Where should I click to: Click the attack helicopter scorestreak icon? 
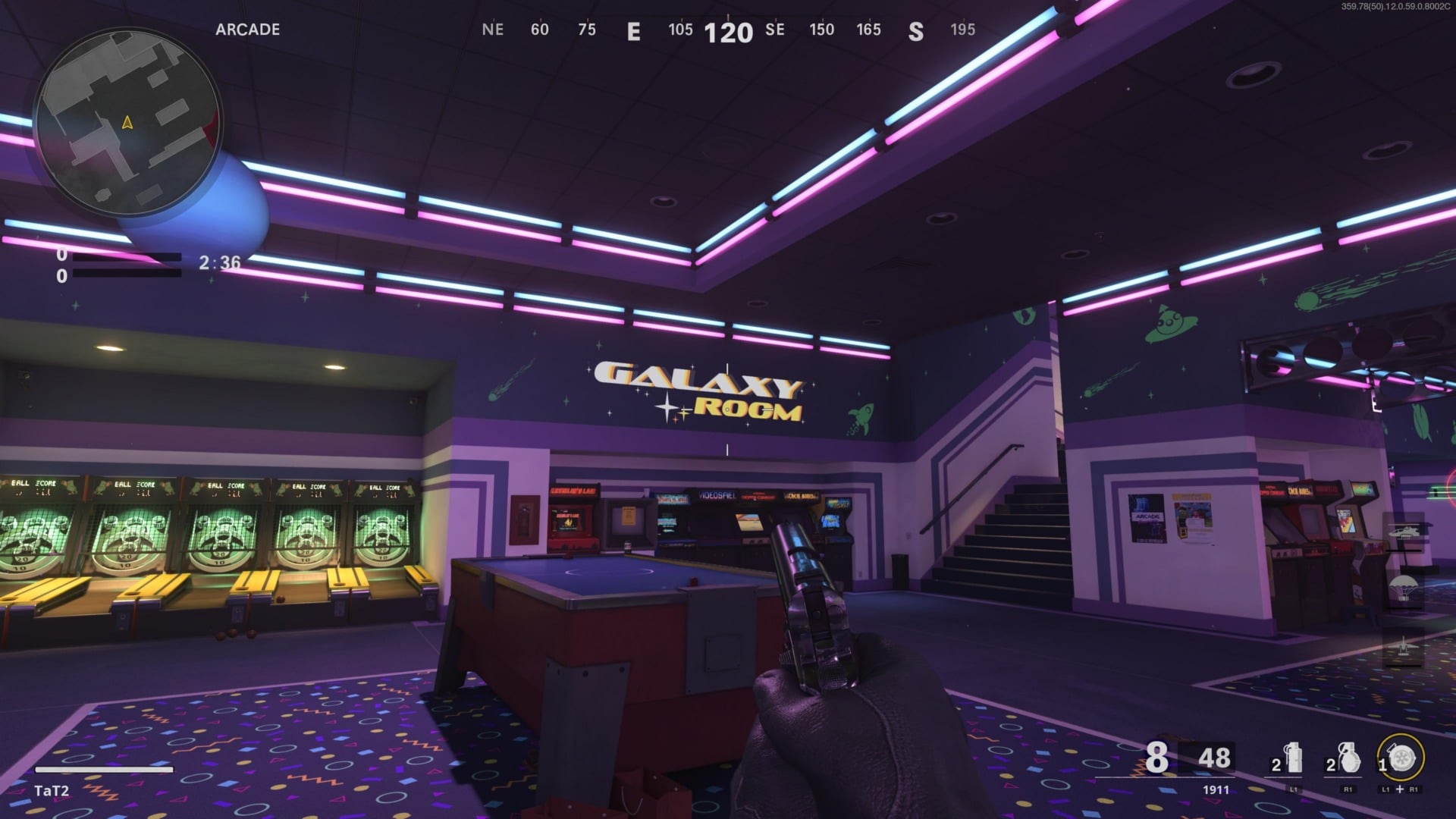tap(1404, 531)
